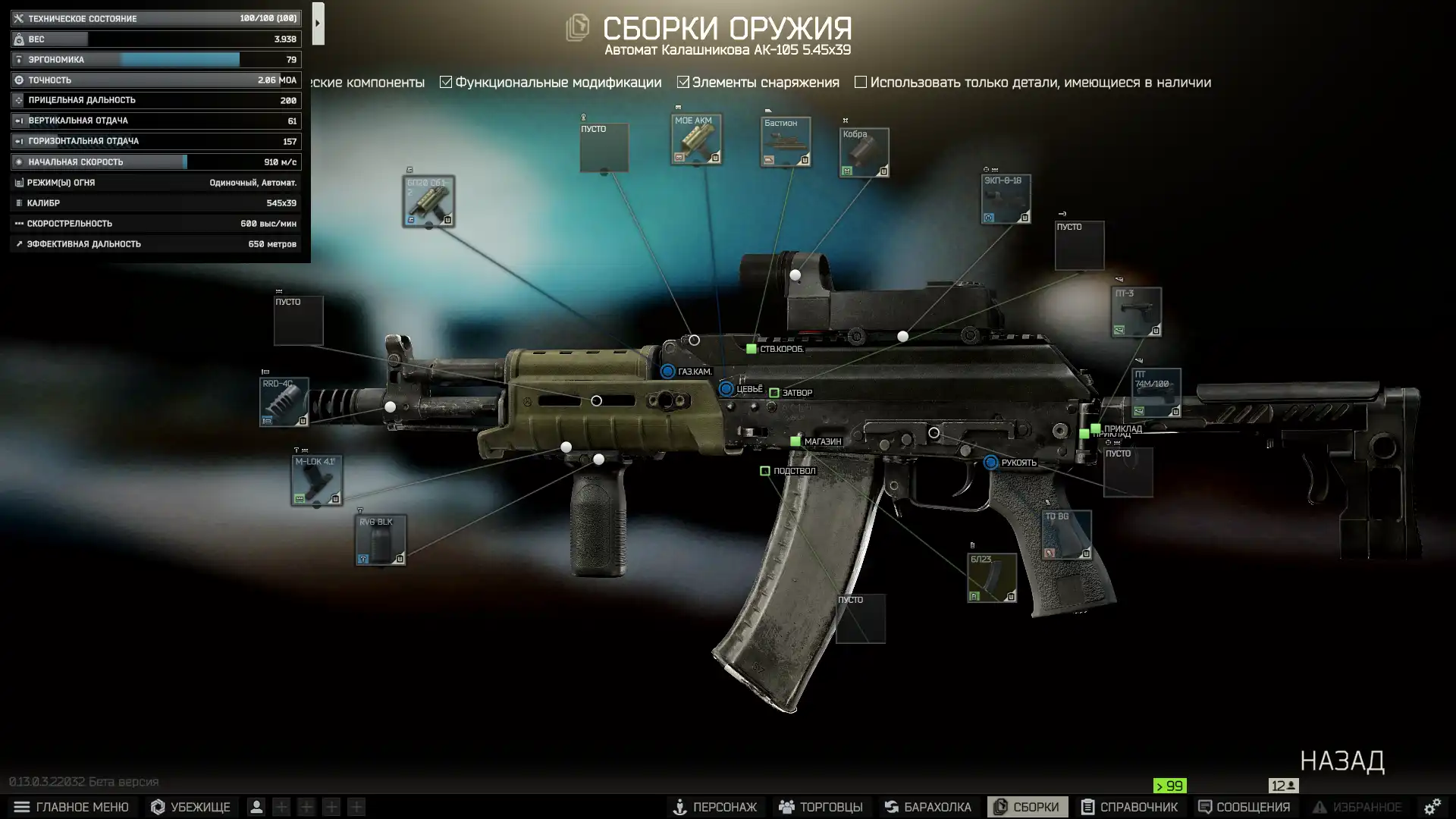The height and width of the screenshot is (819, 1456).
Task: Select the ЭКП-8-18 sight slot
Action: click(x=1006, y=199)
